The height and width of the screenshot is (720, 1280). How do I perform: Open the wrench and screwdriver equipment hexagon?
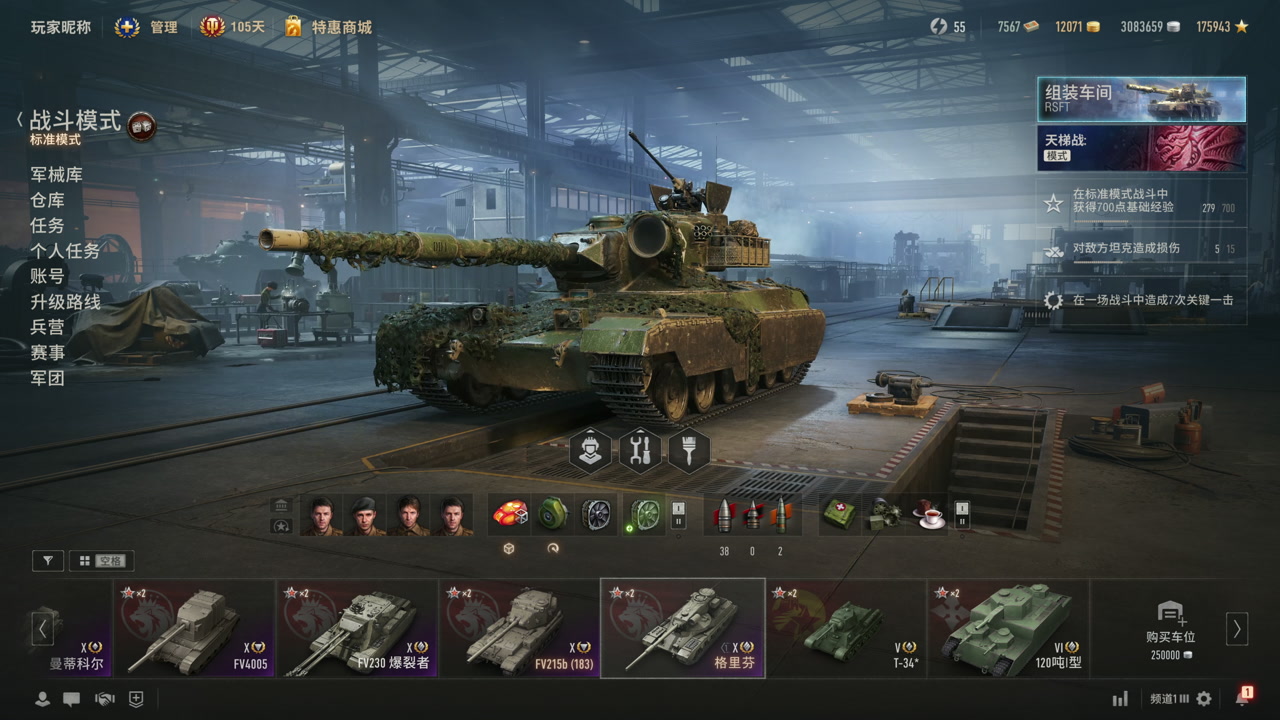coord(640,451)
